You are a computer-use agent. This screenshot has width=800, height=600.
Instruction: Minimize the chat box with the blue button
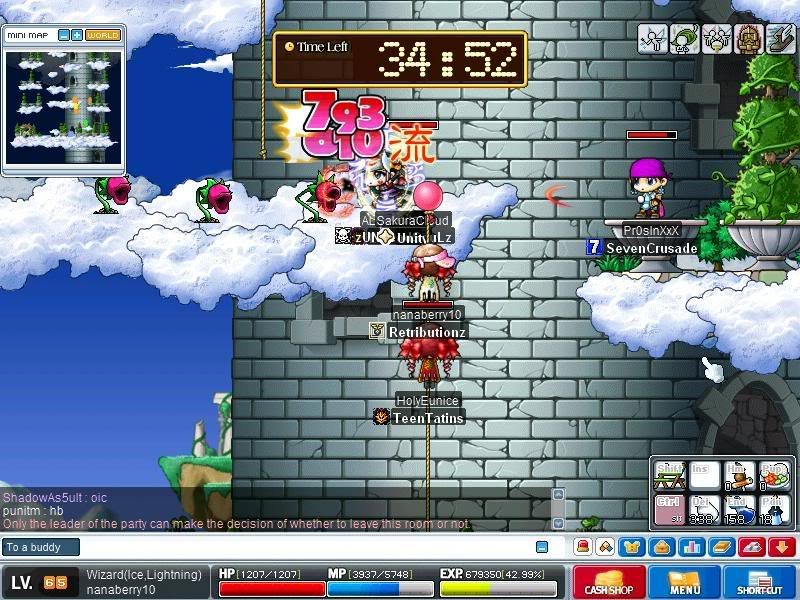542,547
